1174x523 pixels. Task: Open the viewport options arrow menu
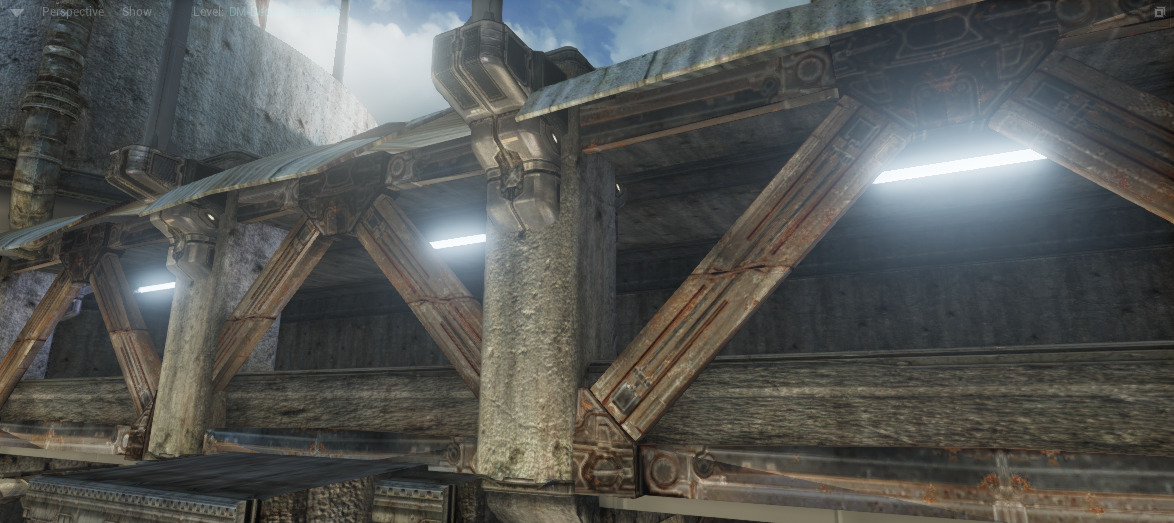(19, 12)
